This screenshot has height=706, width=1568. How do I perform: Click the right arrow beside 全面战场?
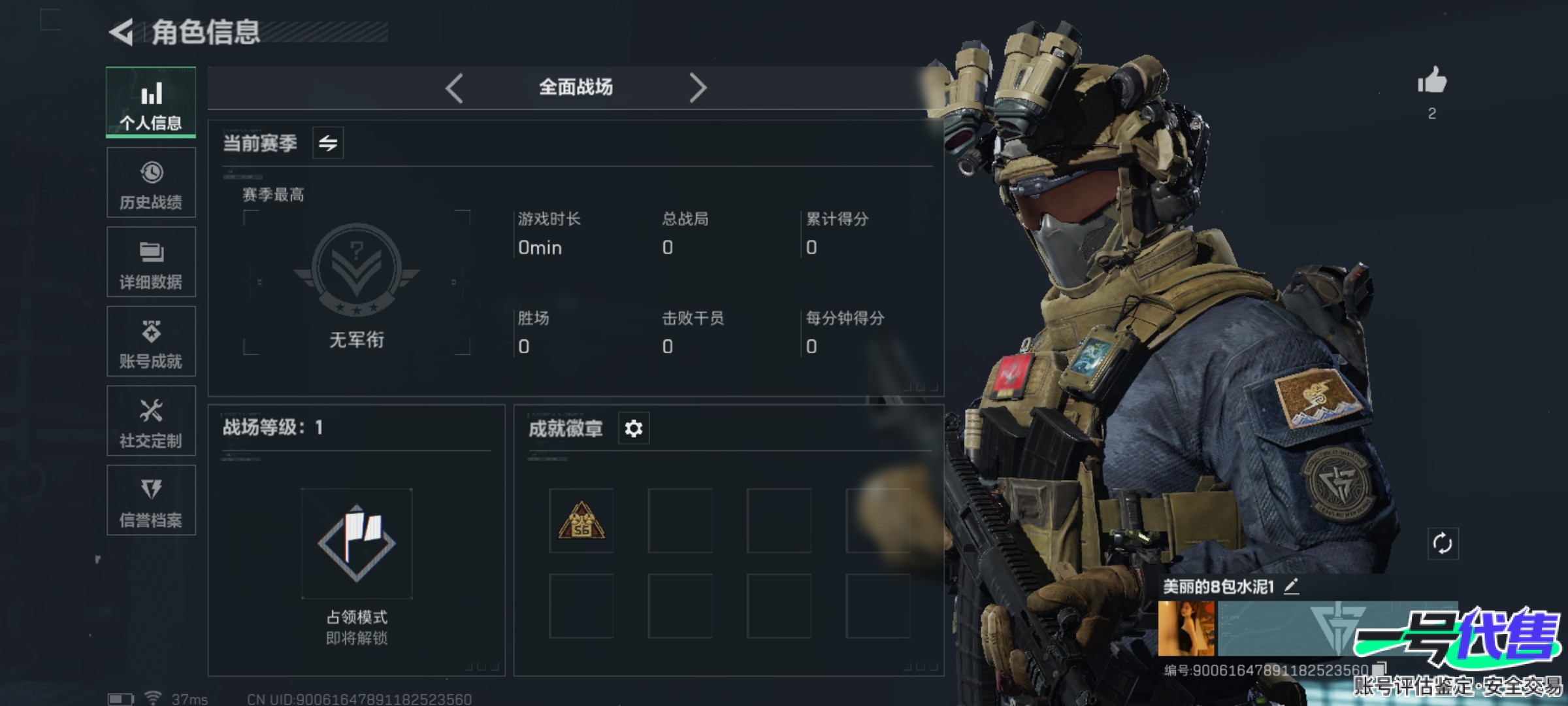point(697,88)
